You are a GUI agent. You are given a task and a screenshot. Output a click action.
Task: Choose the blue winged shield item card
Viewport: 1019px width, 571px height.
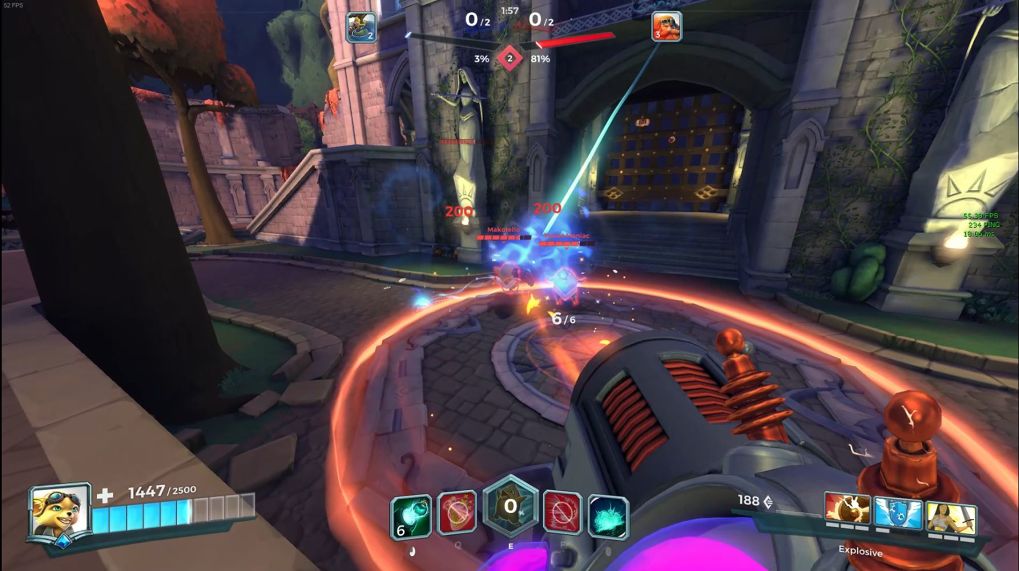[x=898, y=513]
